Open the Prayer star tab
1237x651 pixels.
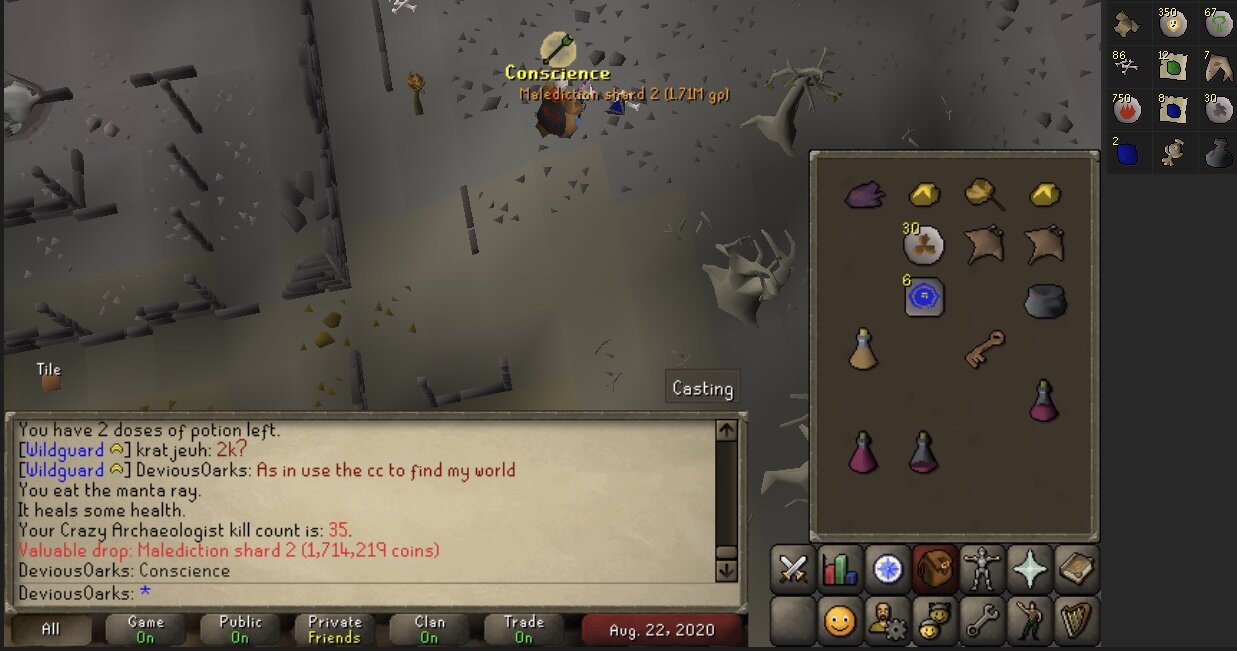click(1028, 570)
